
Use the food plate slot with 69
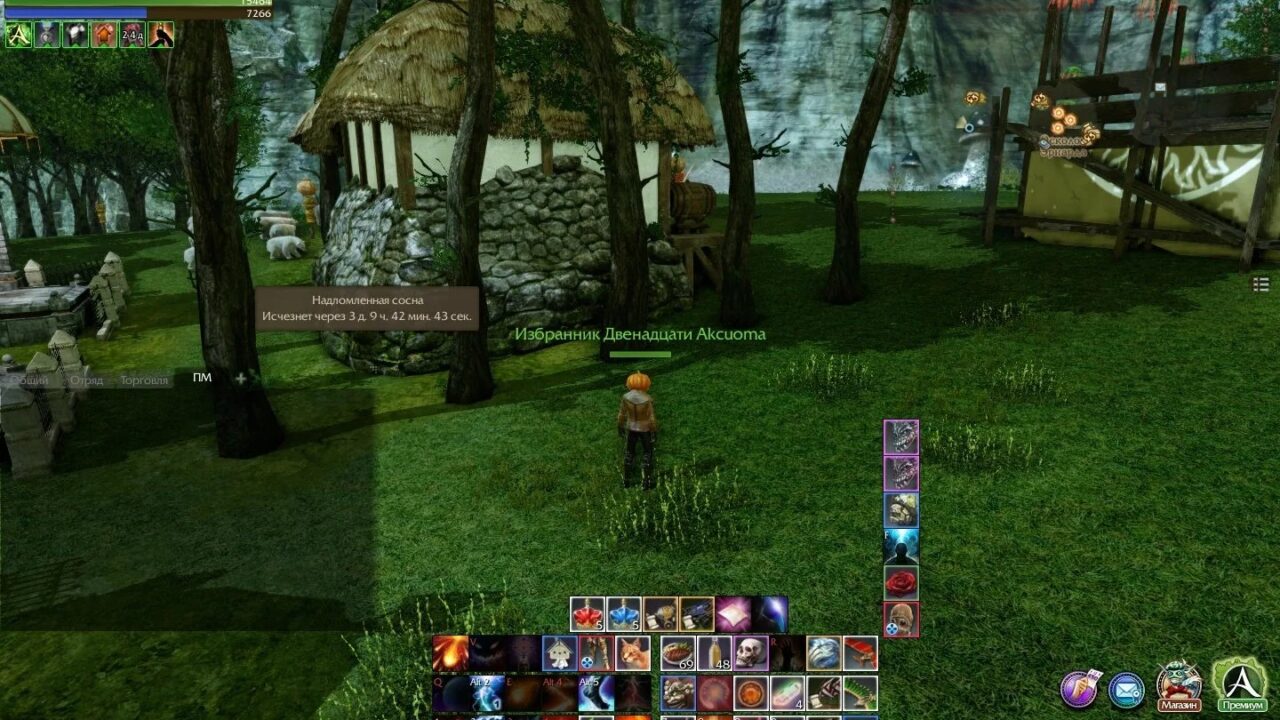tap(678, 653)
